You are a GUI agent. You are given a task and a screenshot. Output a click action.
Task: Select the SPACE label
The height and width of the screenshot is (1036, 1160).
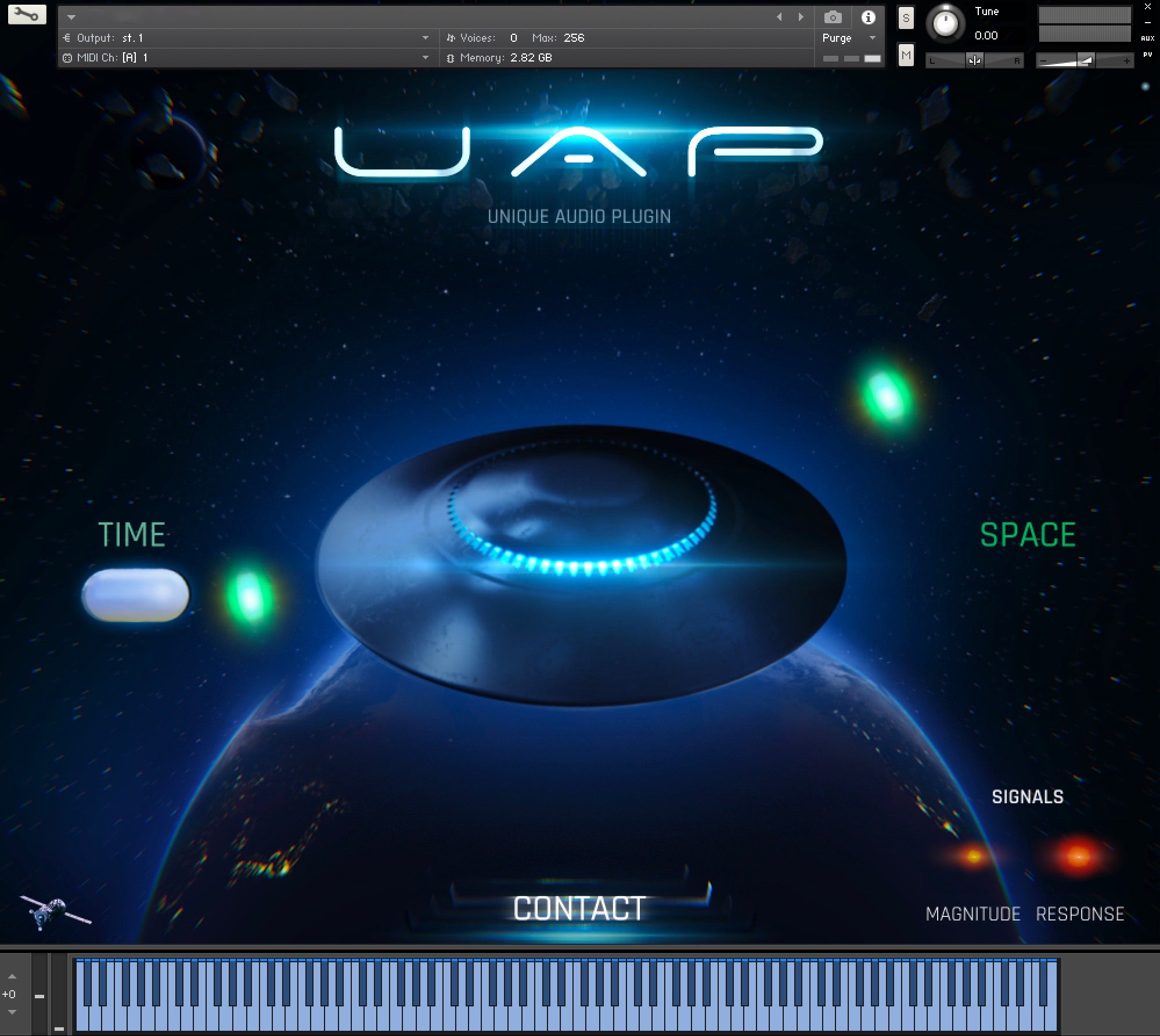[x=1028, y=535]
